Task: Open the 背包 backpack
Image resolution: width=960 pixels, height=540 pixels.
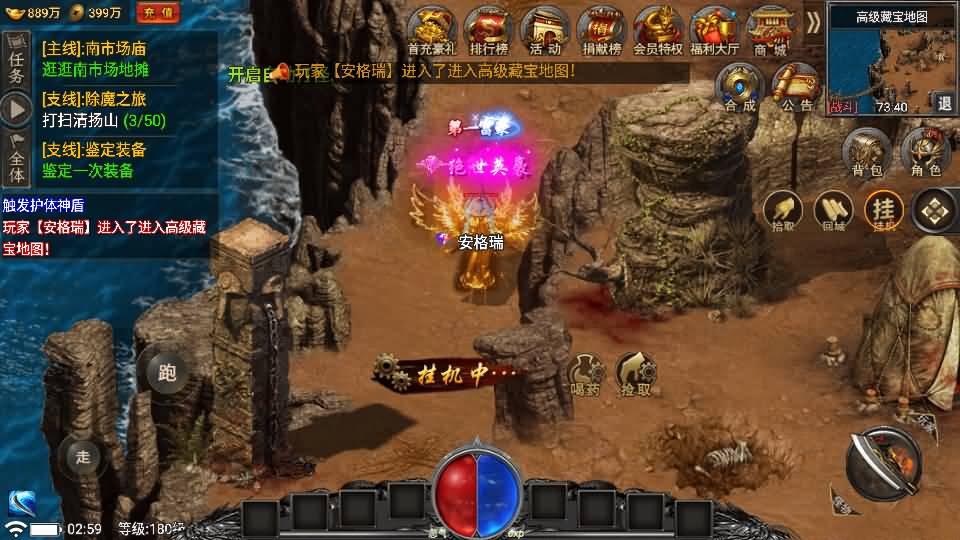Action: [x=866, y=153]
